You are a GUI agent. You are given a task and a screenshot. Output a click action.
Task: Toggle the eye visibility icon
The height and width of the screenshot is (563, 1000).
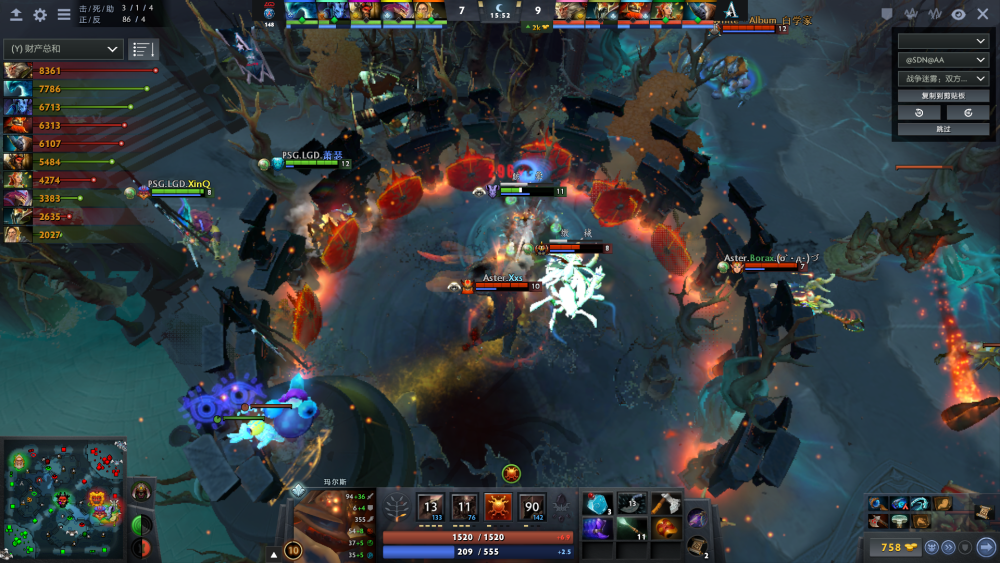click(959, 14)
